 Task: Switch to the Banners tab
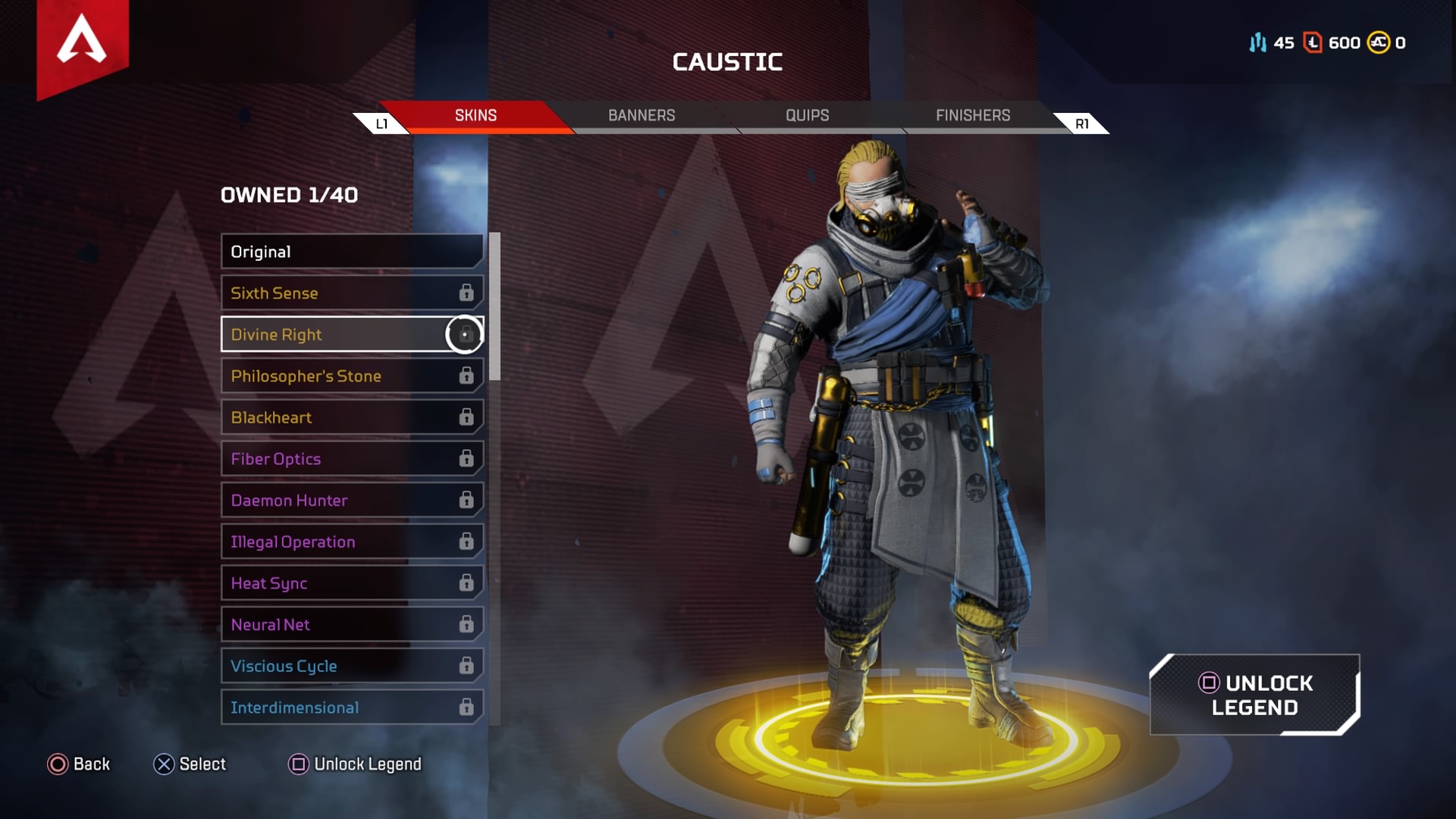(642, 115)
